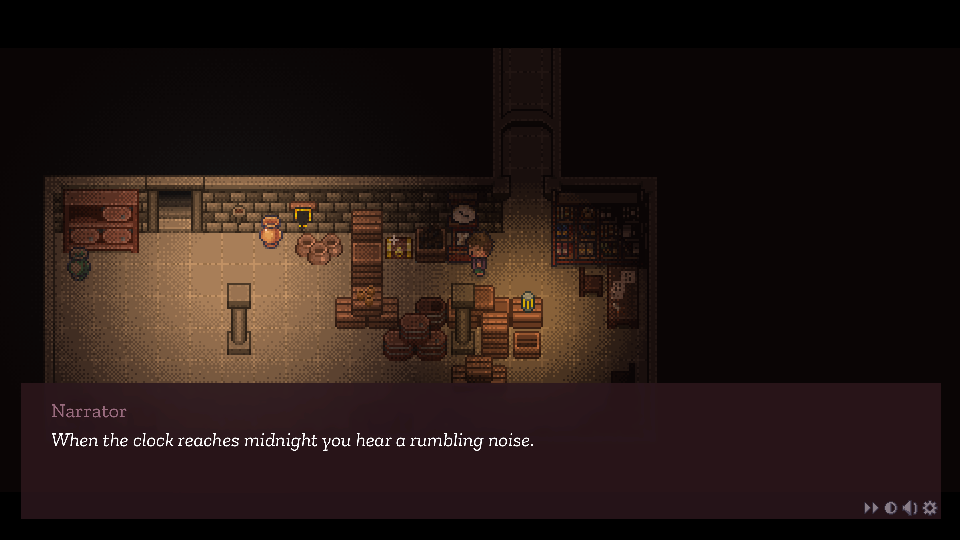Skip dialogue with the fast-forward icon
The width and height of the screenshot is (960, 540).
coord(871,508)
